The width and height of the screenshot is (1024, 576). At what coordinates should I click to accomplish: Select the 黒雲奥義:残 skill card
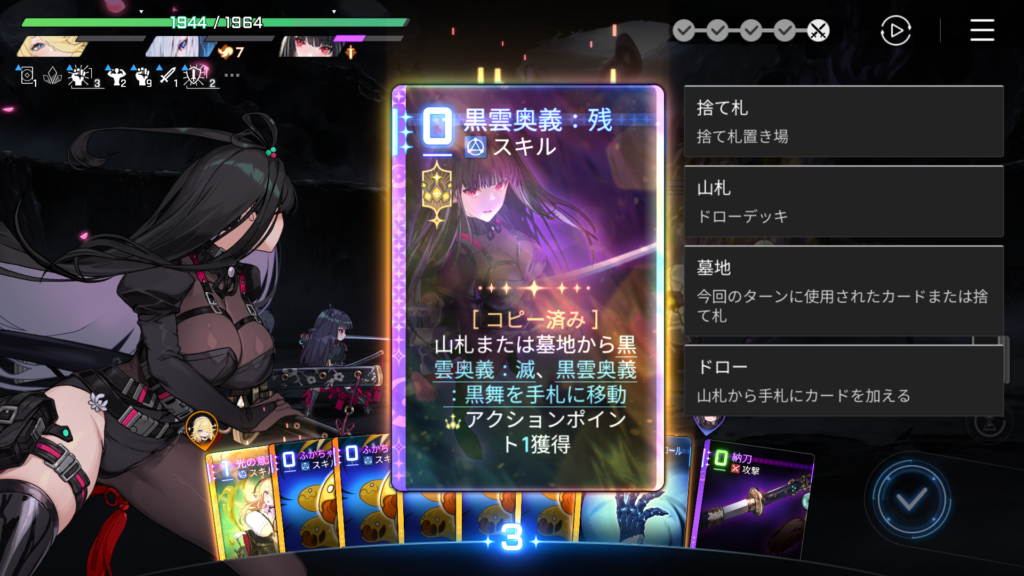(x=528, y=288)
